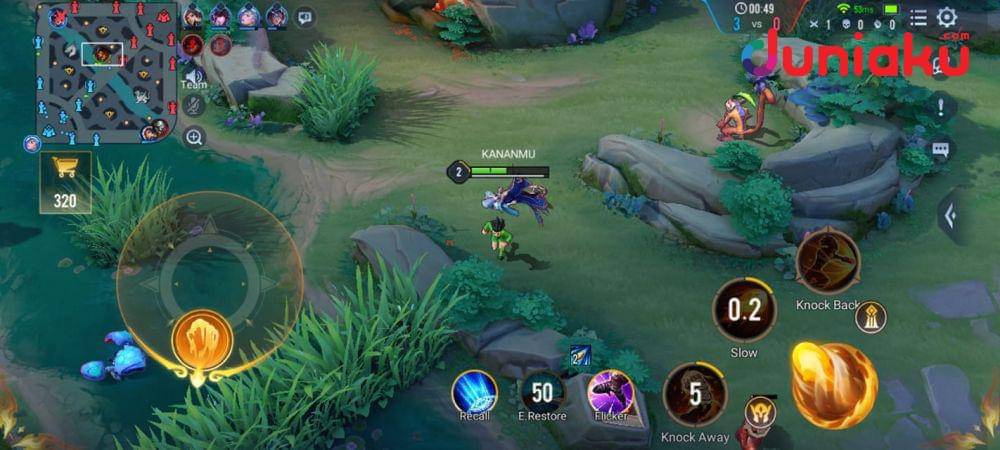This screenshot has height=450, width=1000.
Task: Expand the side panel arrow
Action: [951, 215]
